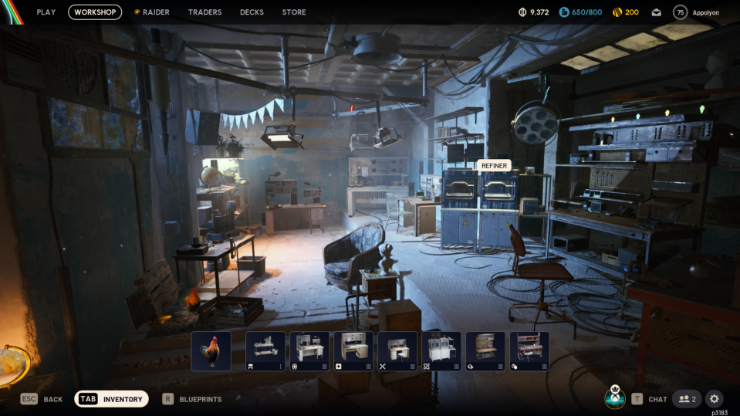Open settings with the gear icon
This screenshot has width=740, height=416.
(714, 399)
